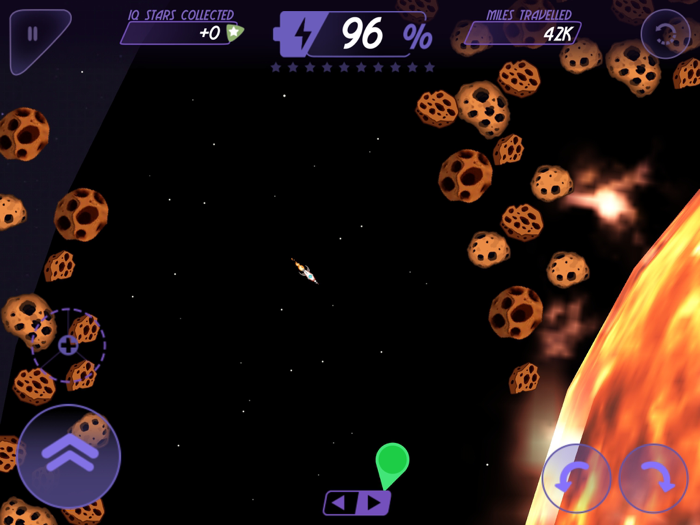Viewport: 700px width, 525px height.
Task: Tap the restart circular-arrow button
Action: (x=665, y=35)
